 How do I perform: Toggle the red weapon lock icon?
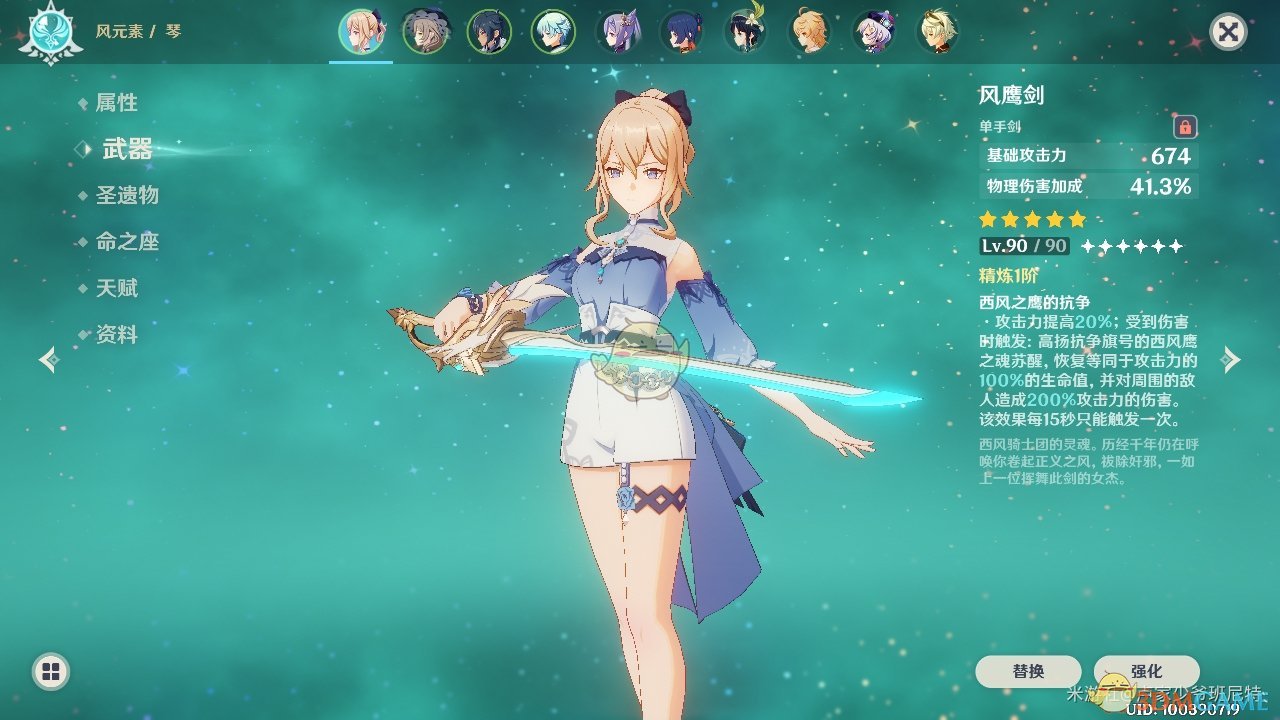[1185, 127]
